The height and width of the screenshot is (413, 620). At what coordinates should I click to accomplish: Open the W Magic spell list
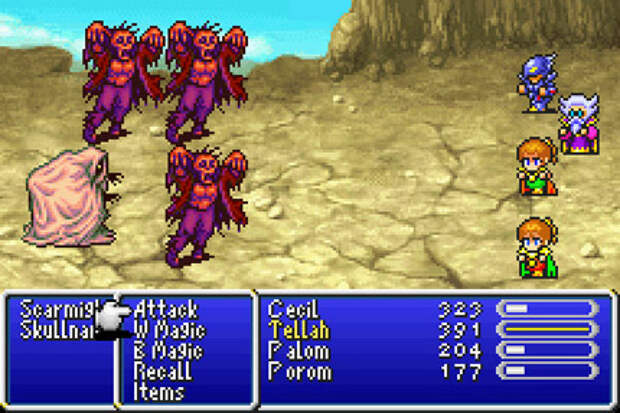click(x=169, y=330)
